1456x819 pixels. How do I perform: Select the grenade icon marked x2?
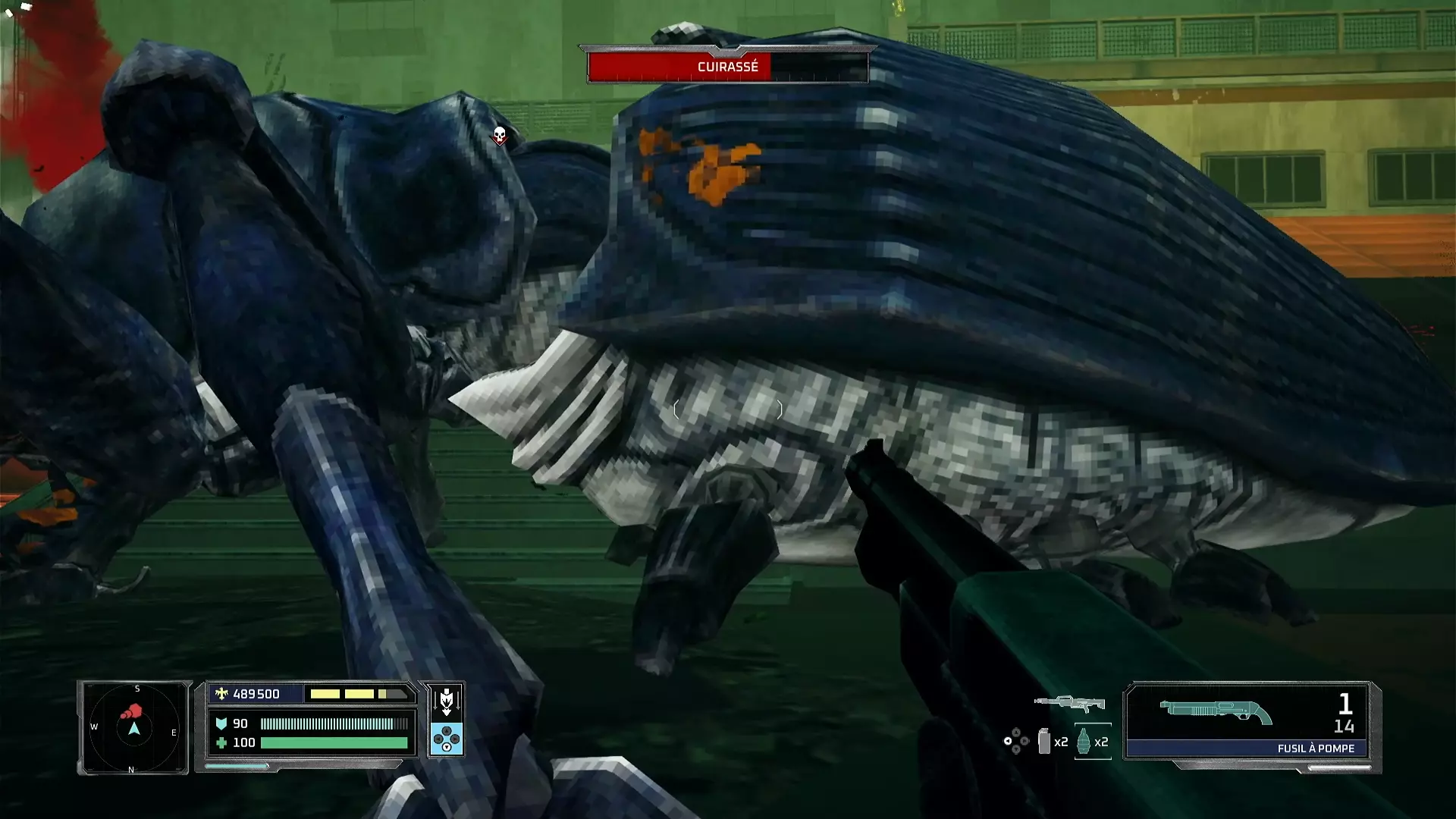[1083, 743]
